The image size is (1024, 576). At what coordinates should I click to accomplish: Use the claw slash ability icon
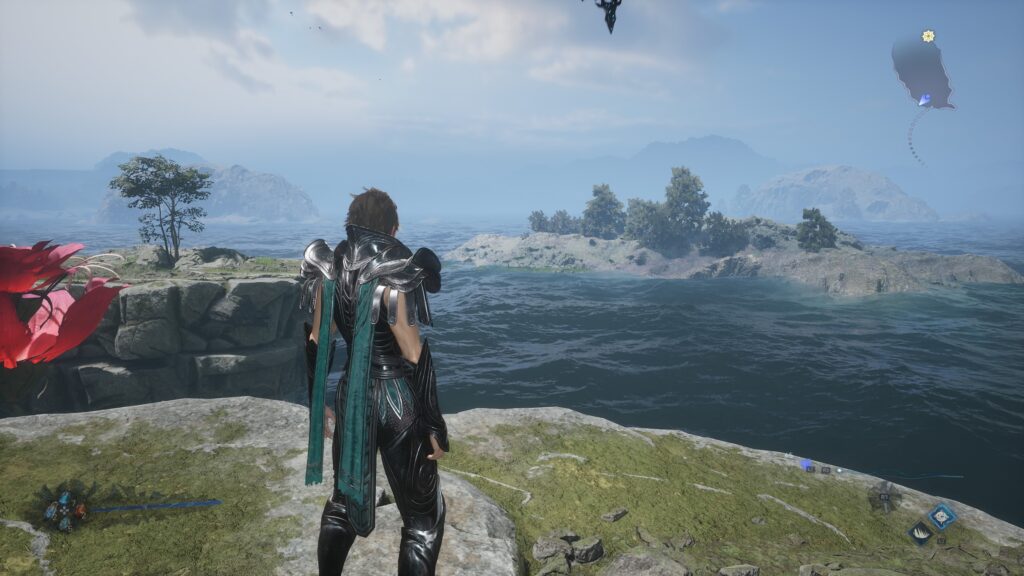coord(920,534)
